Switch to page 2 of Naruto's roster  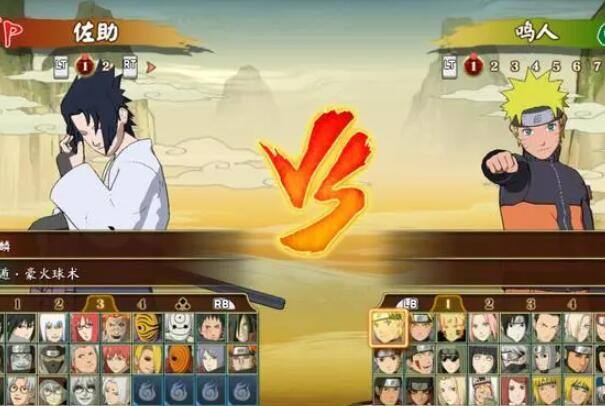pyautogui.click(x=489, y=304)
